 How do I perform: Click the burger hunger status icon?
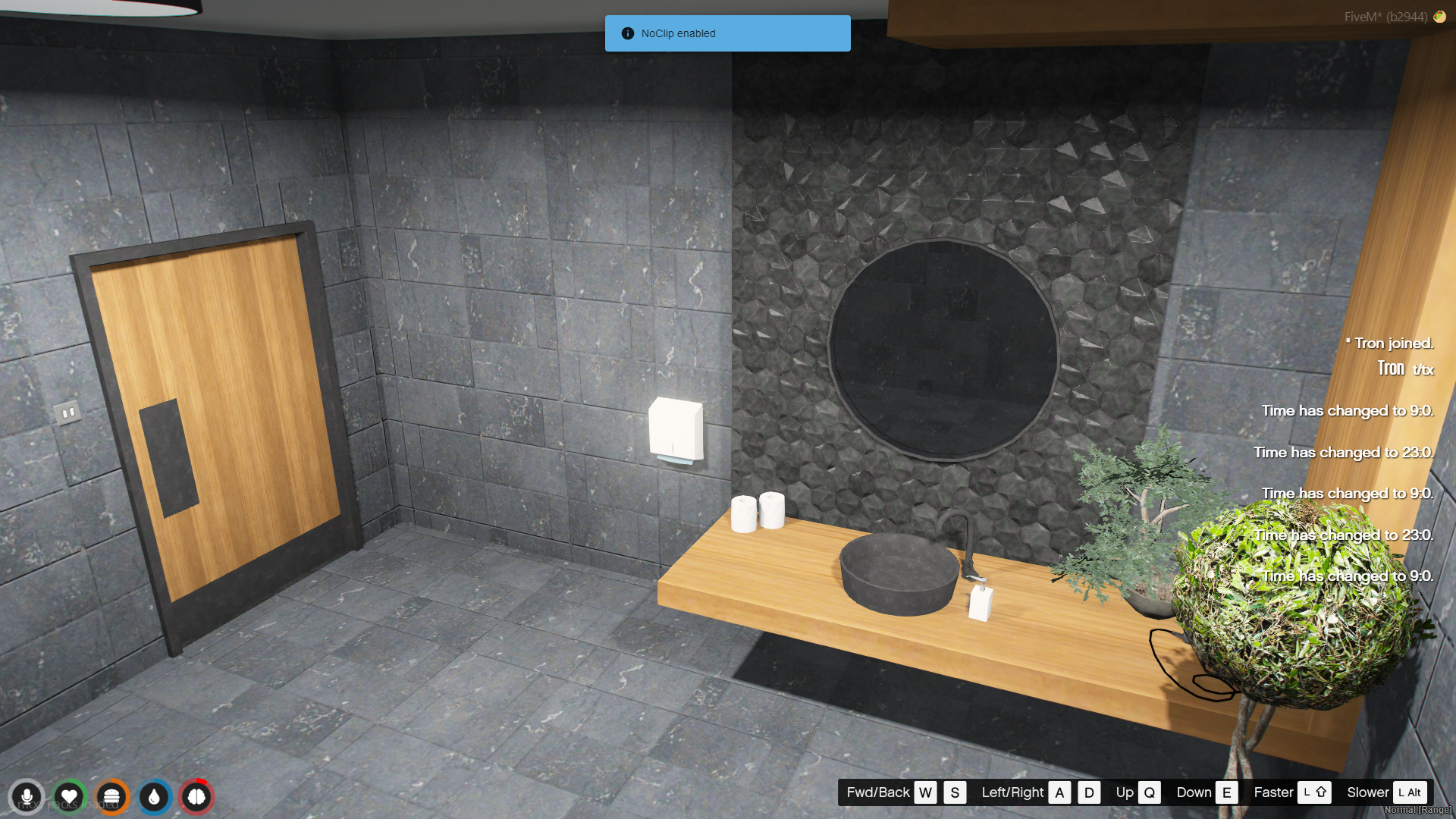click(111, 797)
